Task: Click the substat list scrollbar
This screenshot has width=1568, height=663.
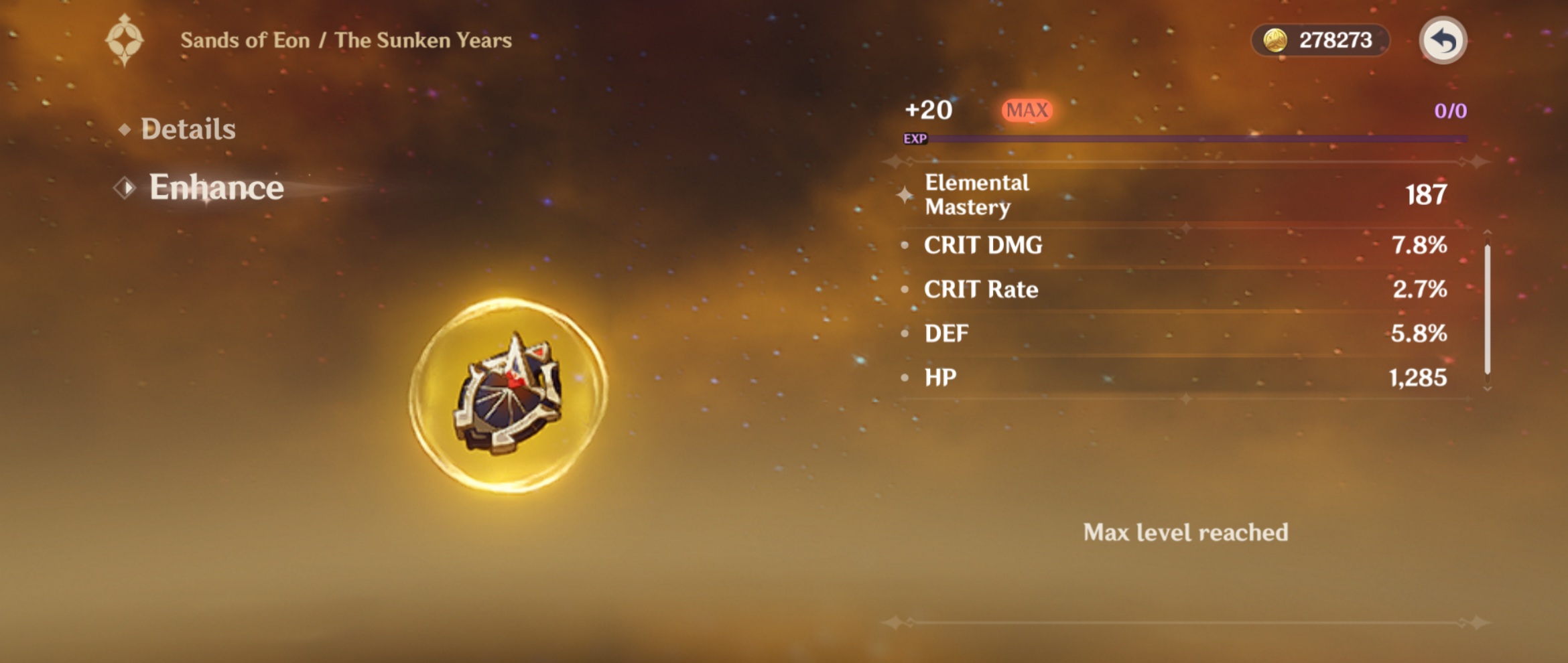Action: click(1487, 309)
